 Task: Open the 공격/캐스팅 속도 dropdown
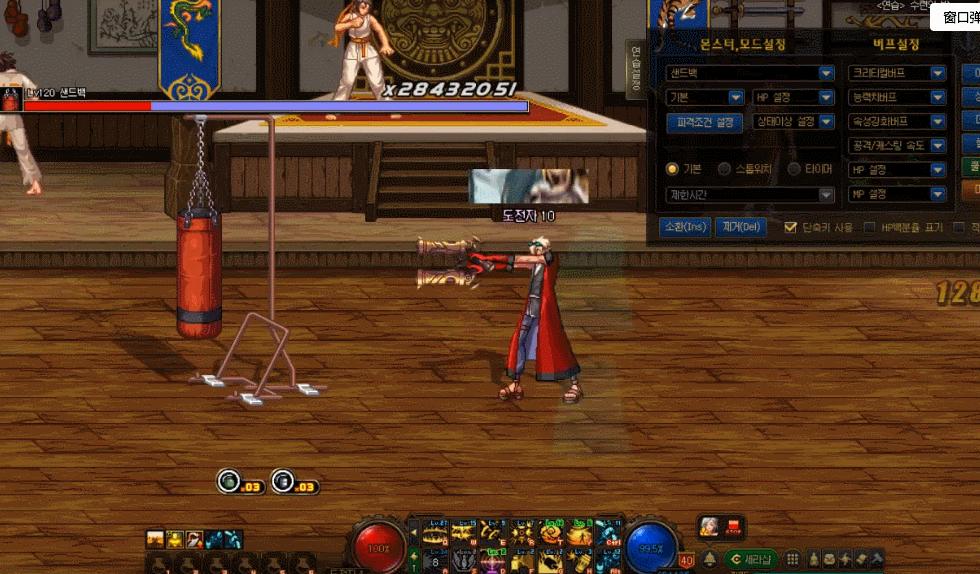pyautogui.click(x=897, y=145)
